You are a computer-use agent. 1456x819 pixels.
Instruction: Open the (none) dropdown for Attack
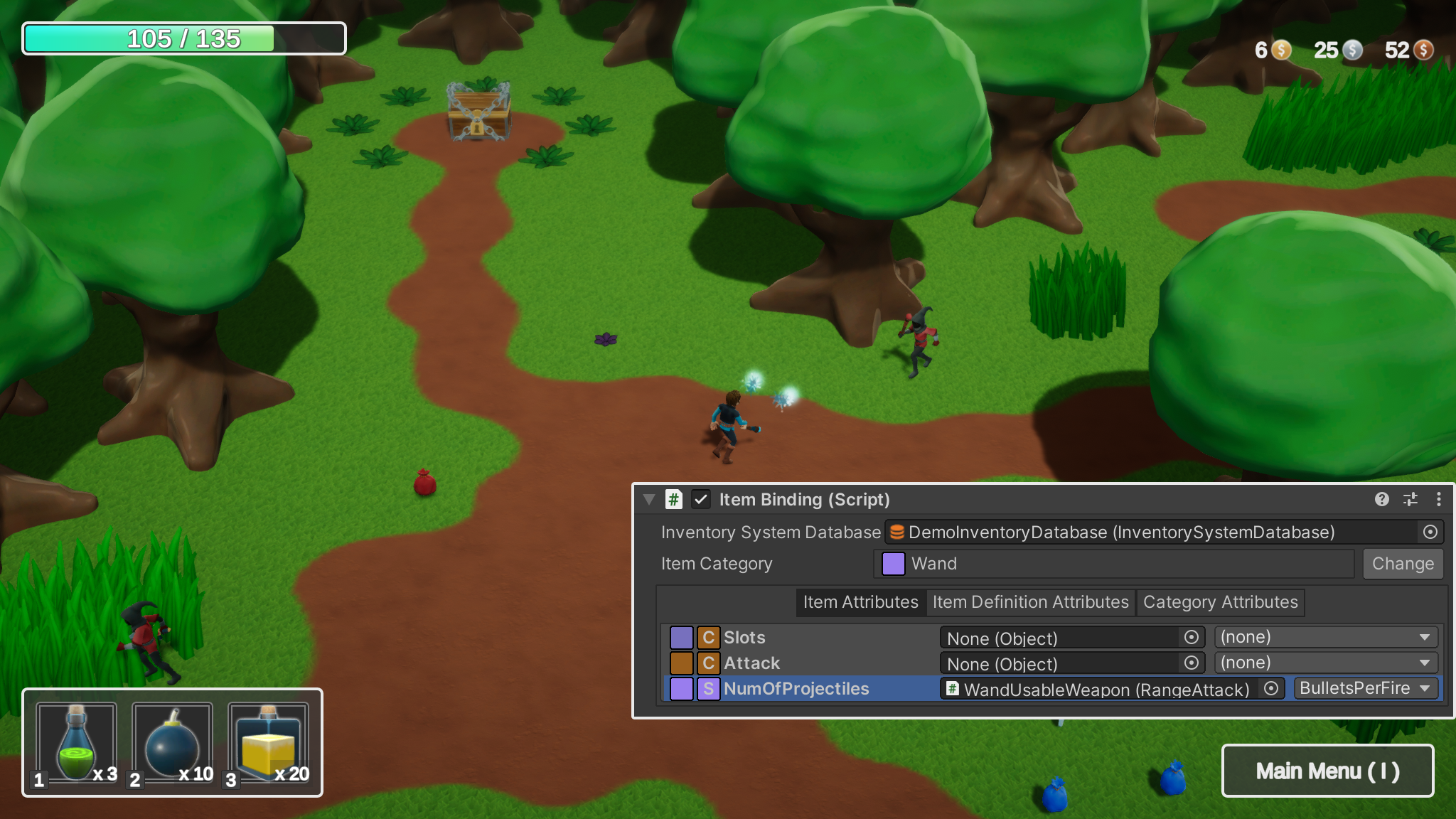click(1324, 662)
